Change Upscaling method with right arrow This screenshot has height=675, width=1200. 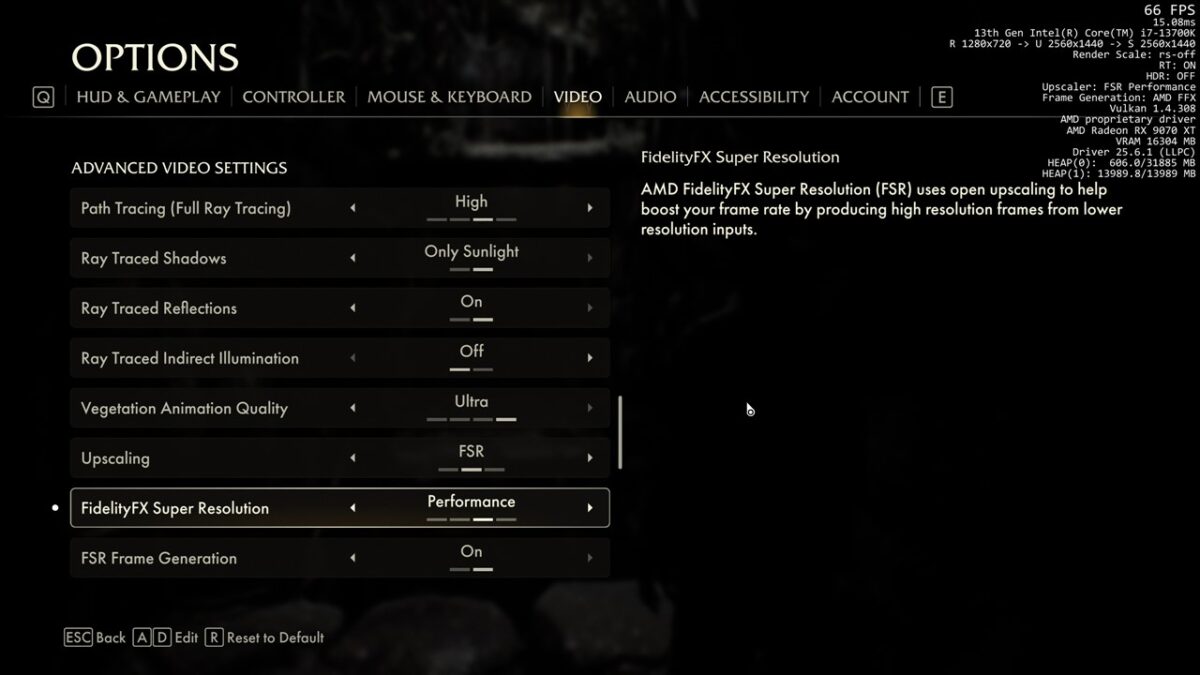point(590,458)
